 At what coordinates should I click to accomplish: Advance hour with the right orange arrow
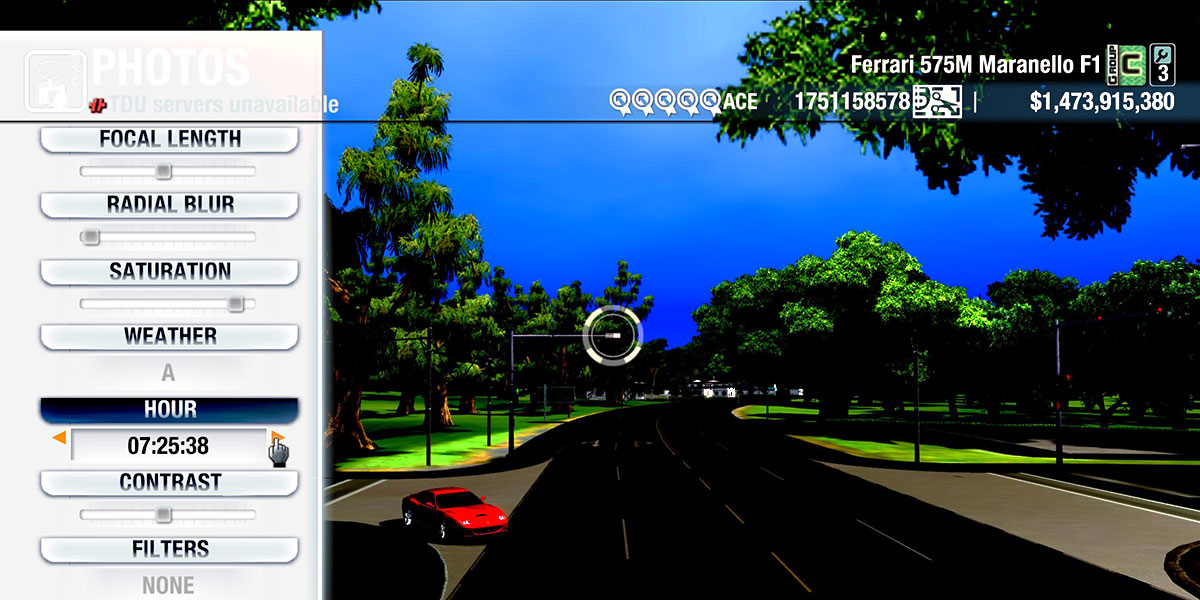[x=278, y=438]
